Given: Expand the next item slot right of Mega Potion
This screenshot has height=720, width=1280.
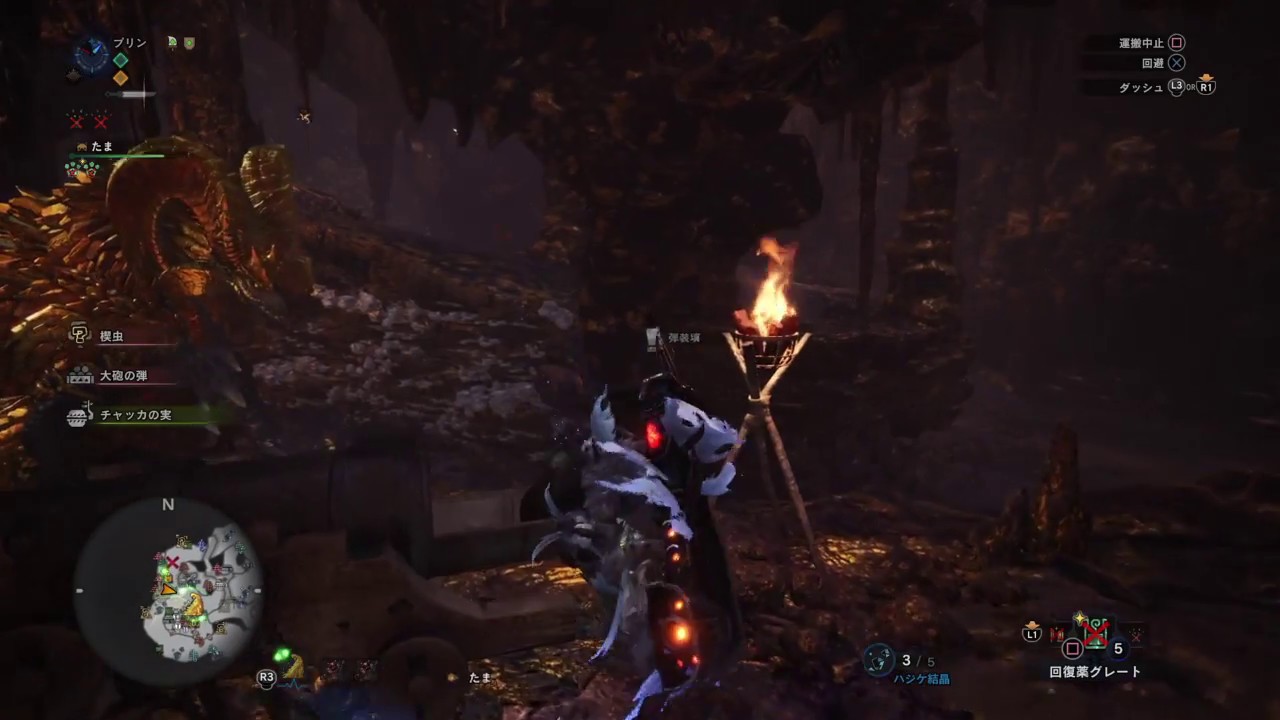Looking at the screenshot, I should coord(1136,634).
